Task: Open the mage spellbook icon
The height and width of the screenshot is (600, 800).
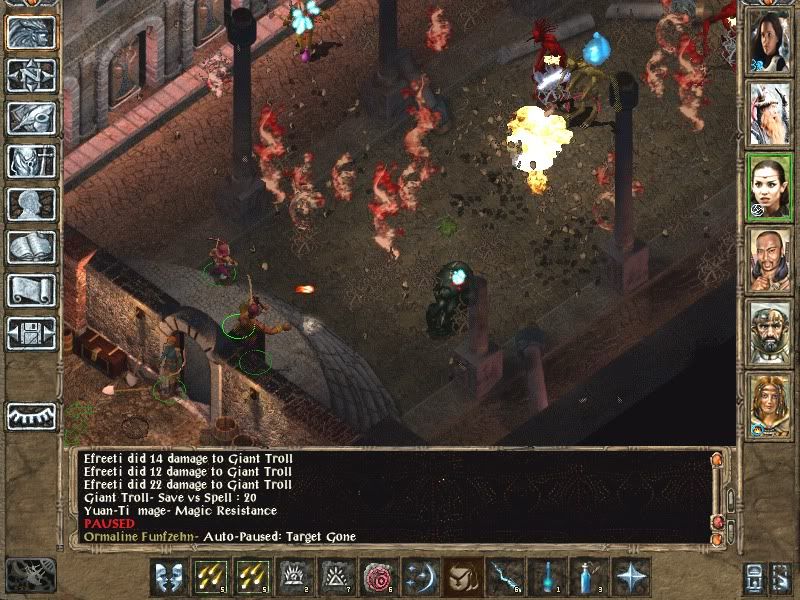Action: point(32,247)
